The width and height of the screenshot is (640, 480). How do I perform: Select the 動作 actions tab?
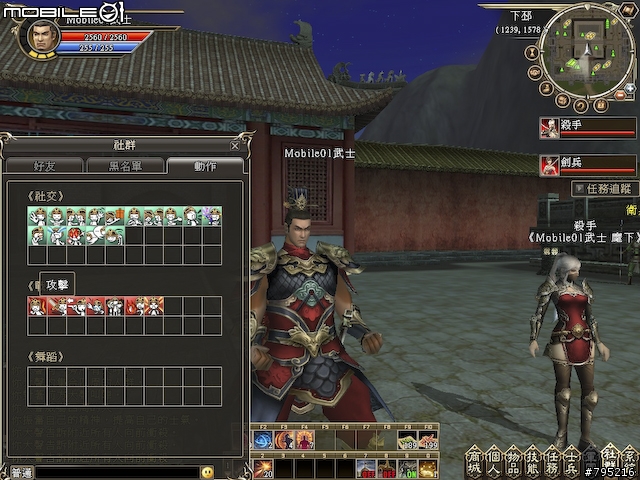tap(204, 166)
